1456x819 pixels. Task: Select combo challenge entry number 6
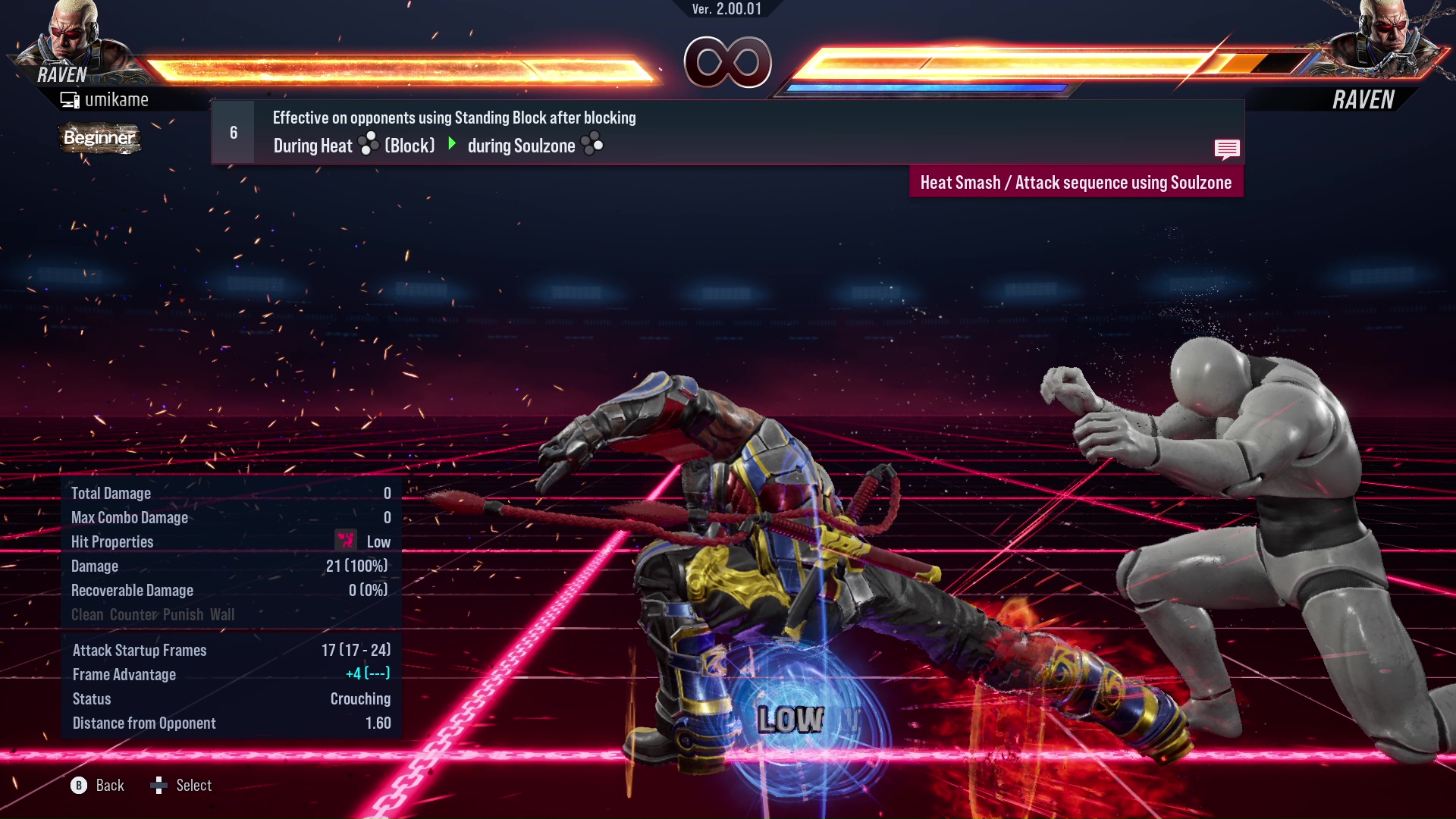[234, 133]
